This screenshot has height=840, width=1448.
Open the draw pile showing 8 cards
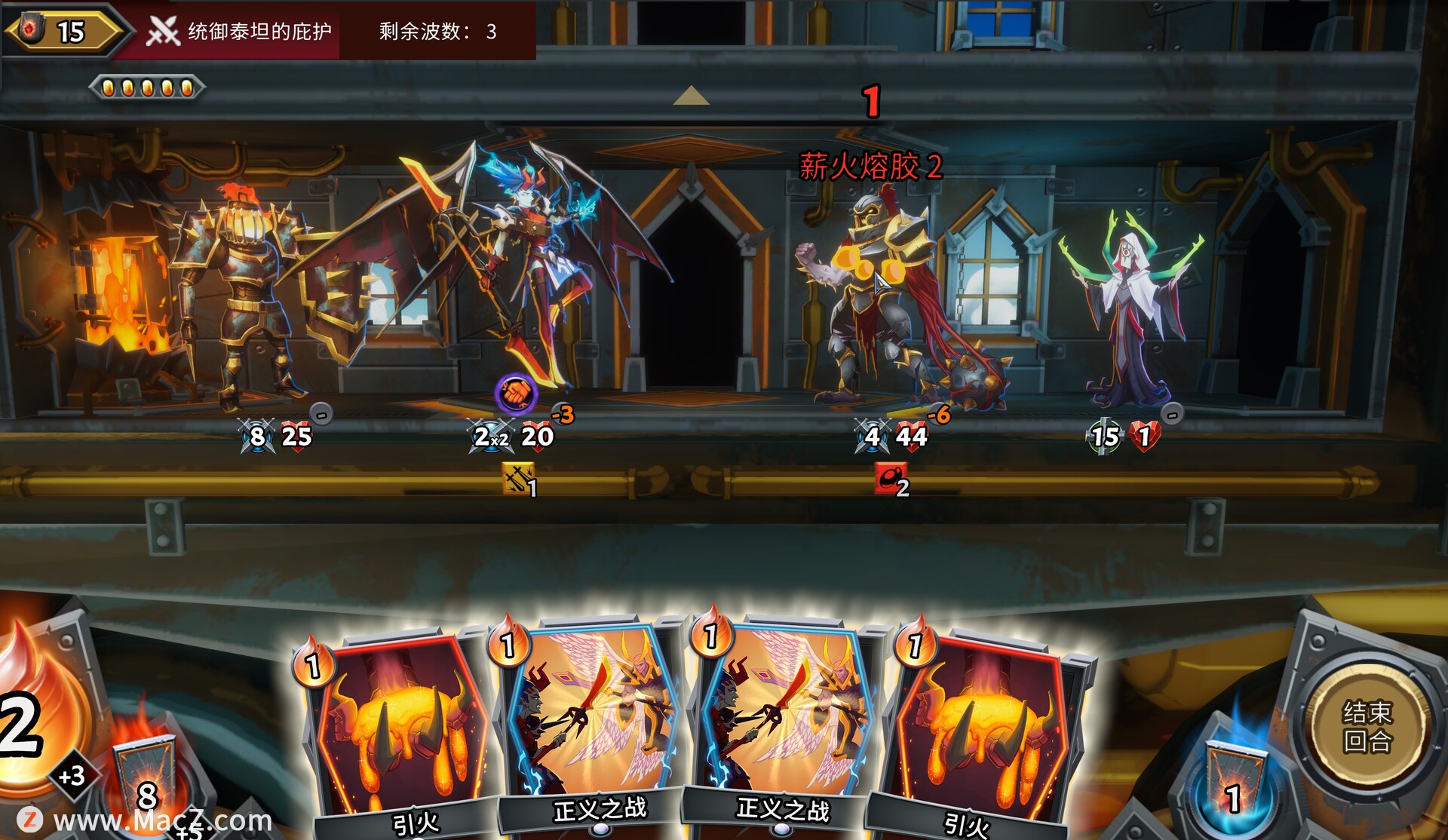[145, 784]
